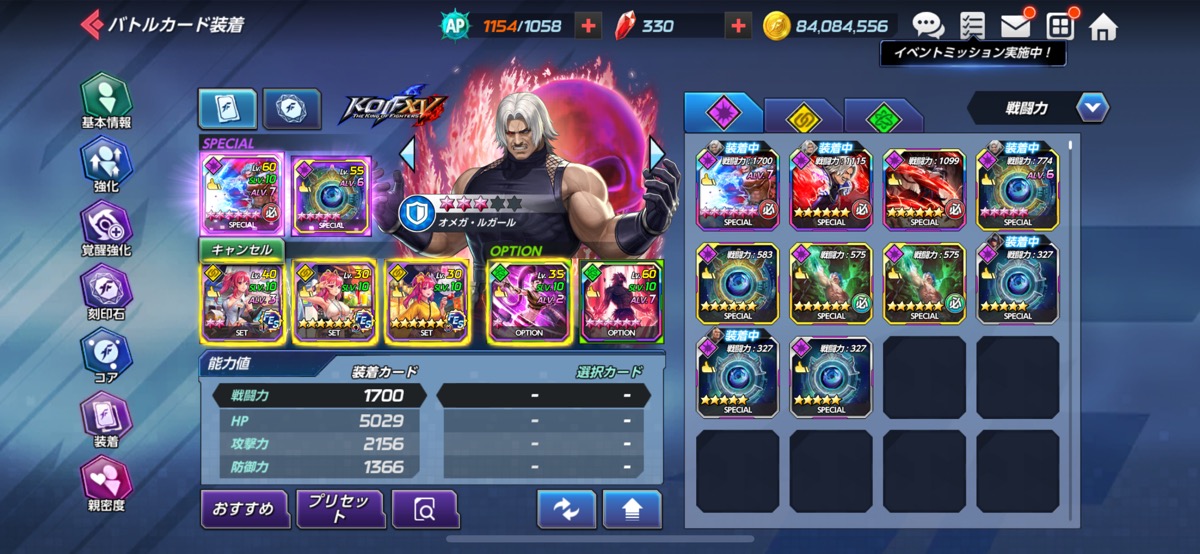Open the 覚醒強化 menu
Viewport: 1200px width, 554px height.
click(106, 230)
